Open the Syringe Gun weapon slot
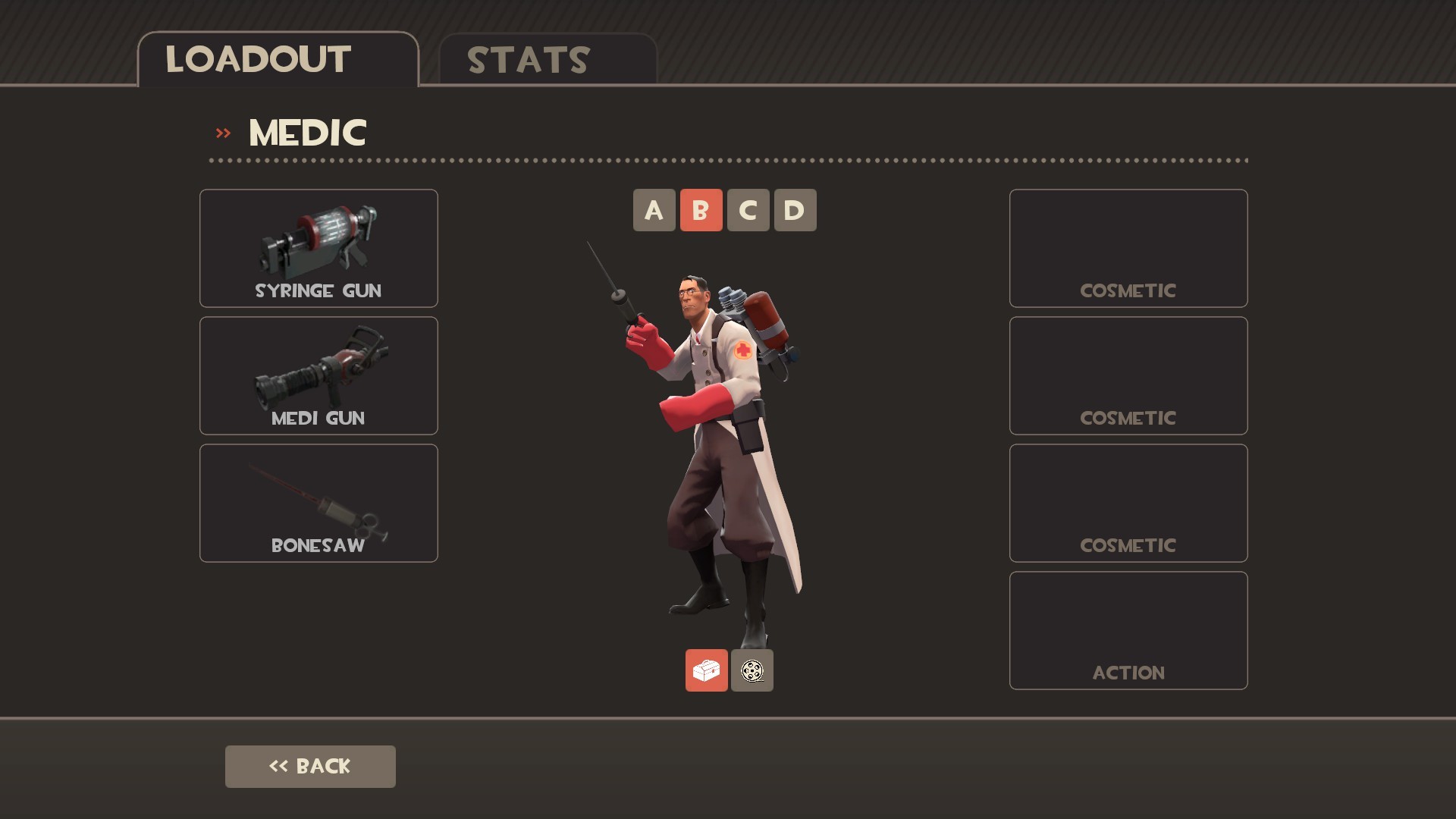This screenshot has height=819, width=1456. 318,248
